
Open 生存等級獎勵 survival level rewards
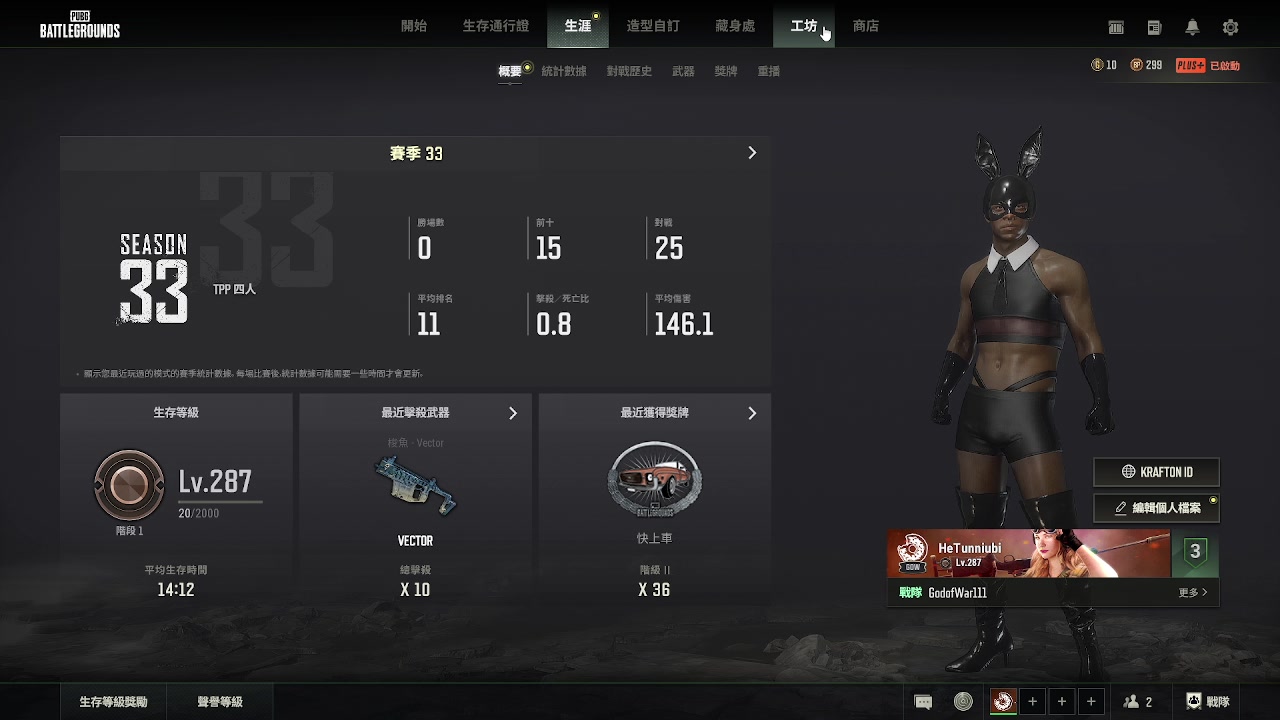pos(113,702)
